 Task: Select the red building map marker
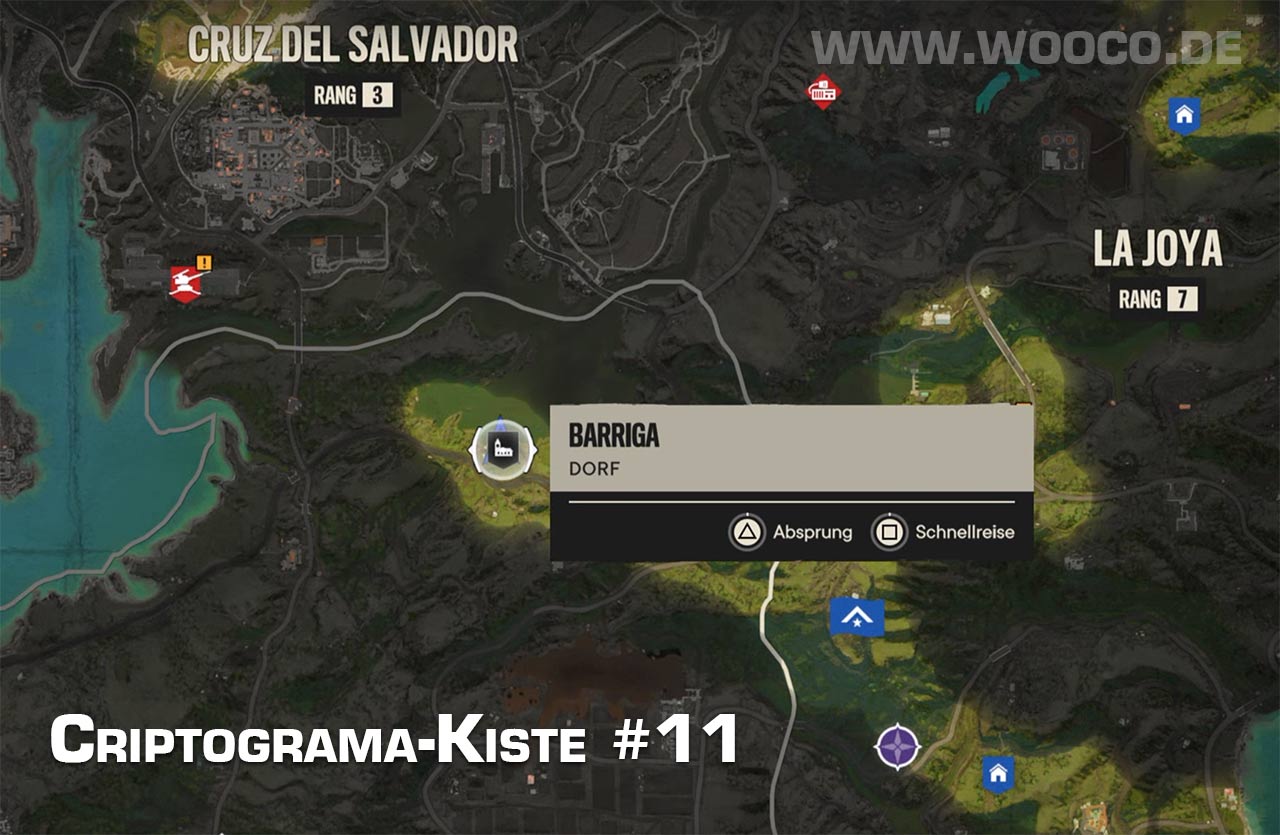click(823, 93)
